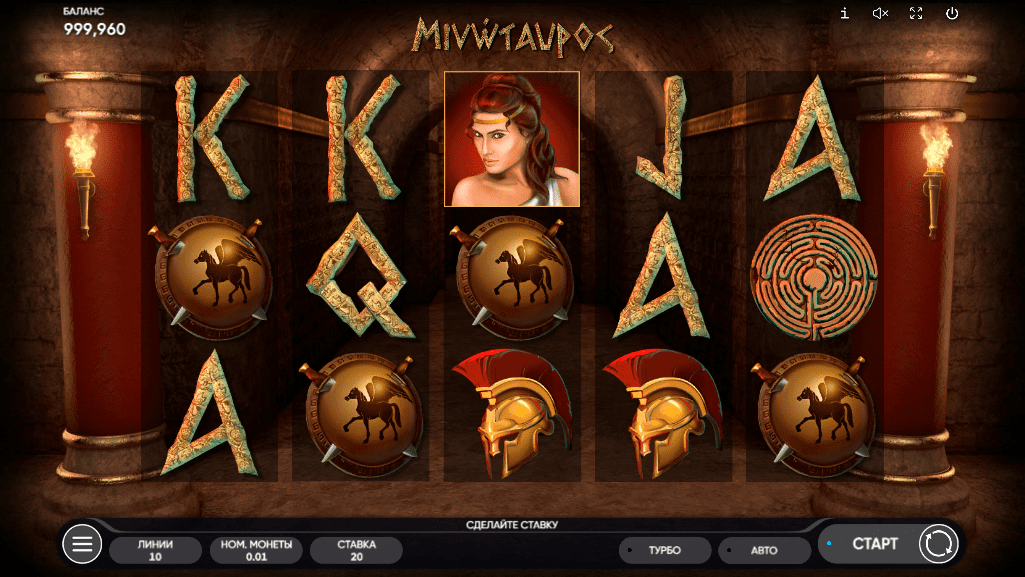
Task: Toggle the sound mute icon
Action: pyautogui.click(x=880, y=13)
